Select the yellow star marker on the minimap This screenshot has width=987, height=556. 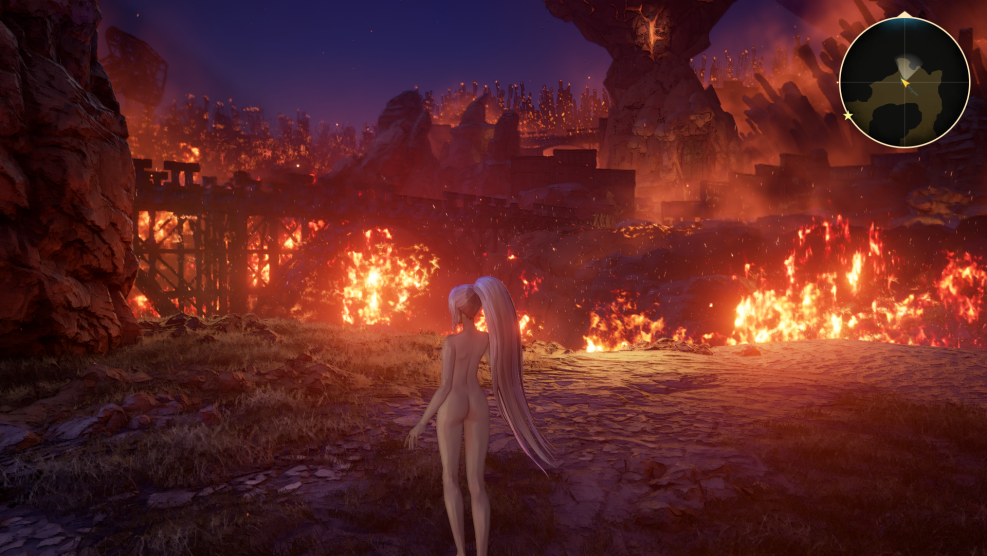[x=848, y=116]
